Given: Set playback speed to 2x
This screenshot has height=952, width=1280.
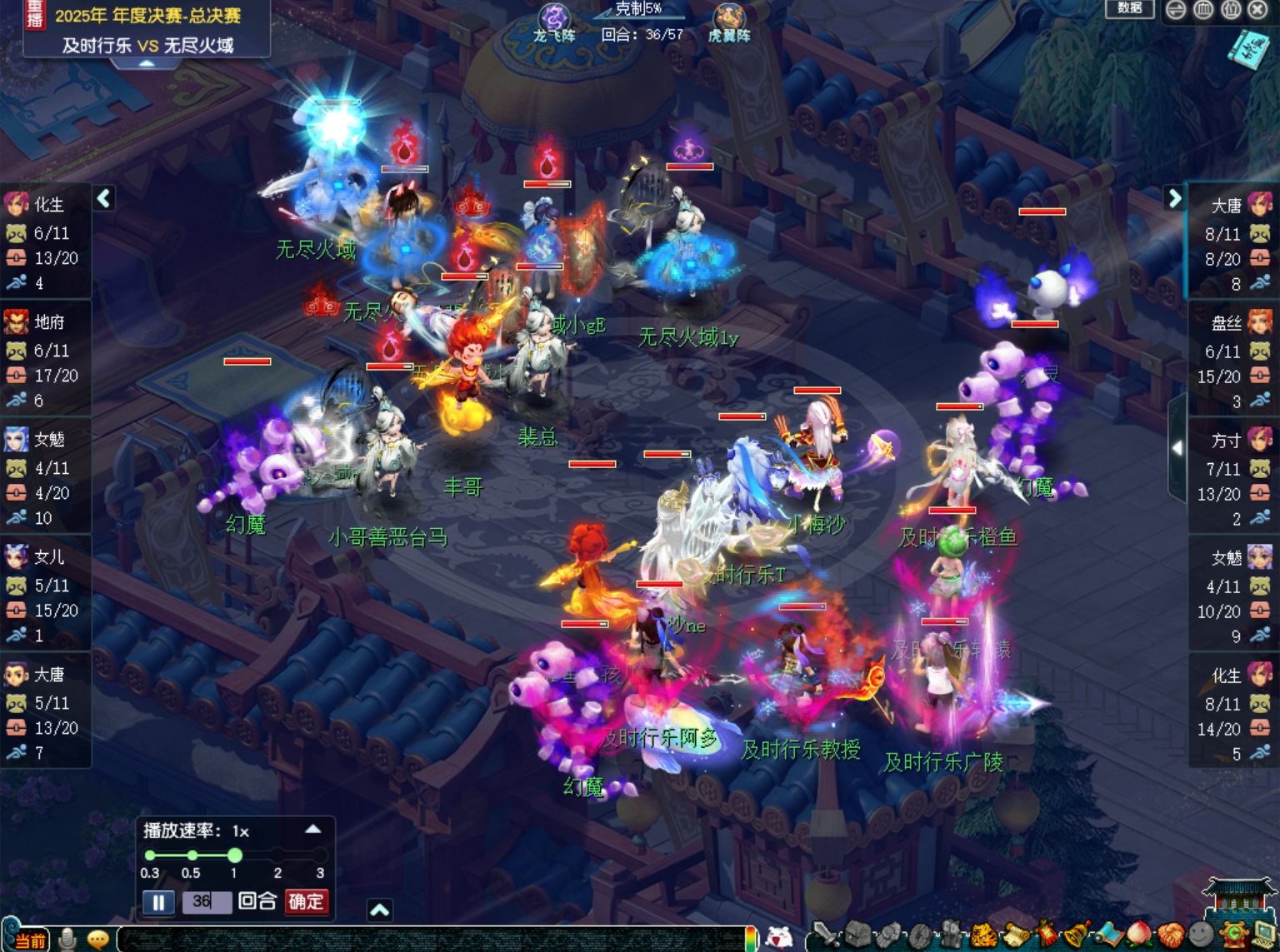Looking at the screenshot, I should pyautogui.click(x=277, y=855).
